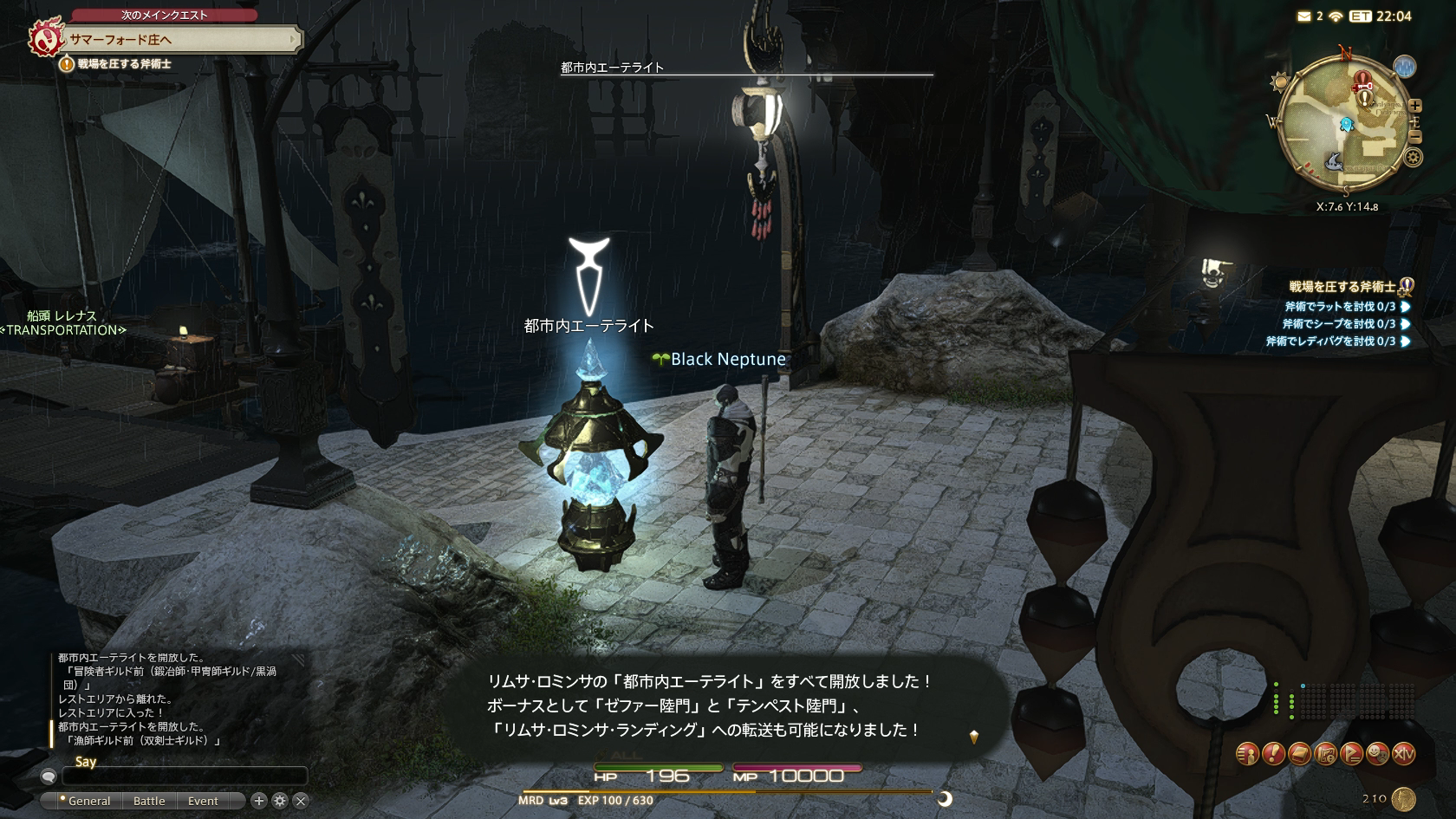Open minimap settings gear

pyautogui.click(x=1414, y=158)
